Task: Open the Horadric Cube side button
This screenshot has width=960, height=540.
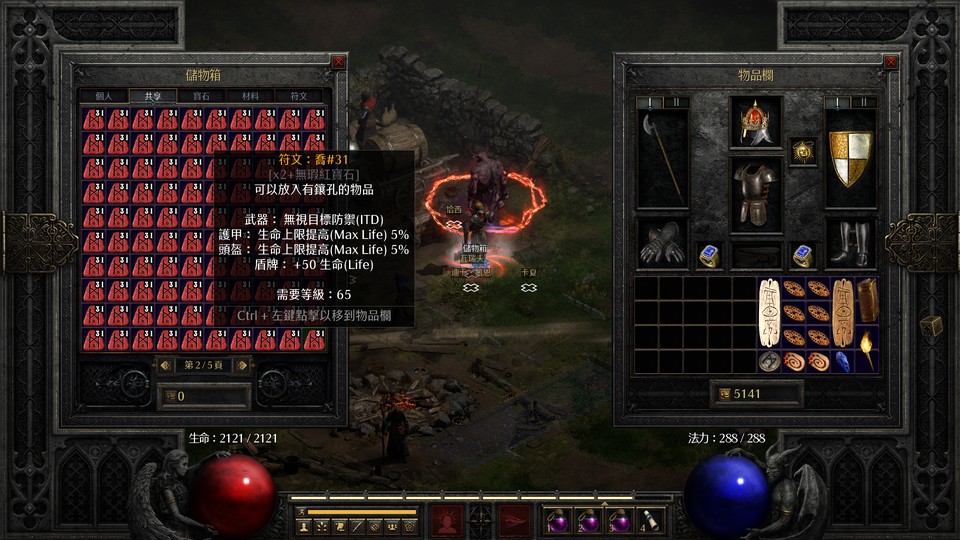Action: [x=930, y=326]
